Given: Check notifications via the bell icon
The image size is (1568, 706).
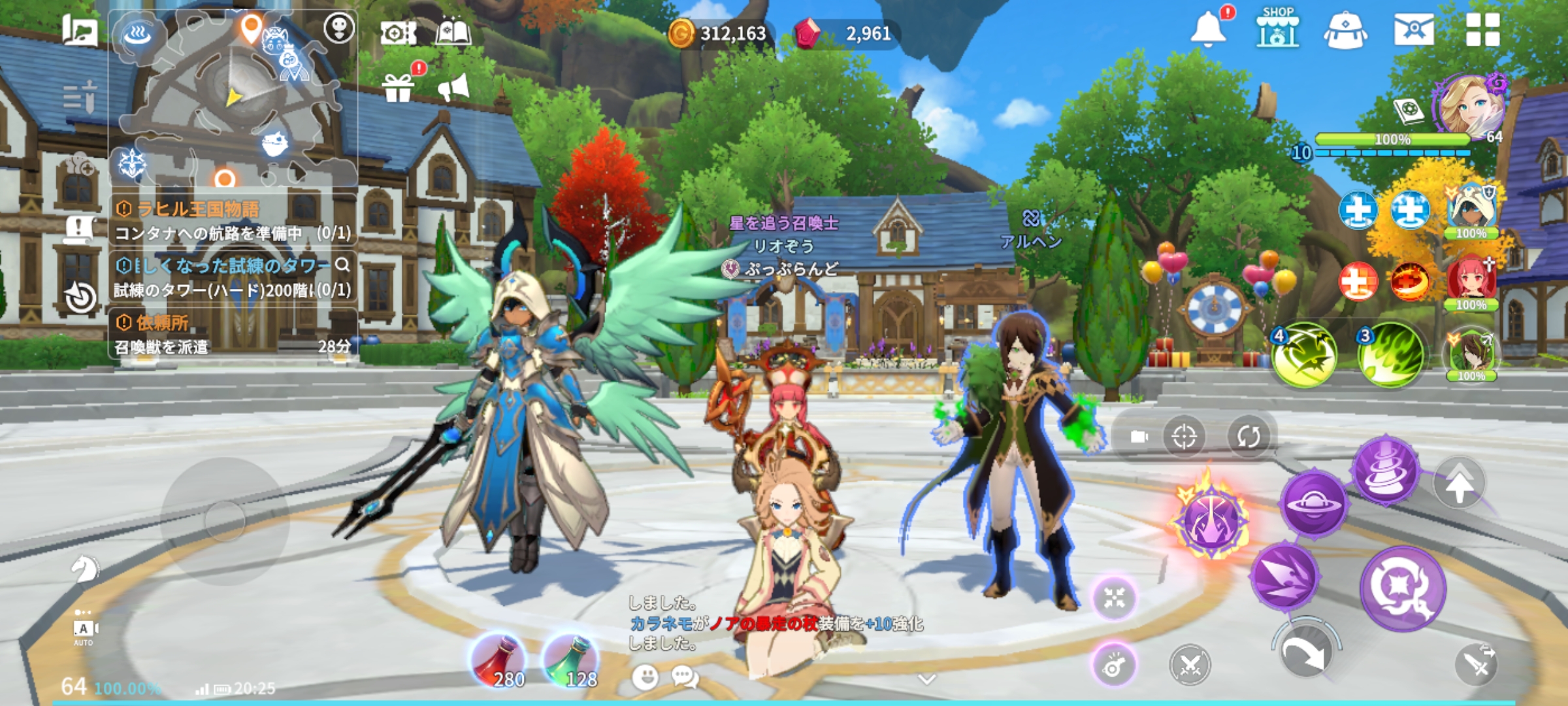Looking at the screenshot, I should [x=1207, y=29].
